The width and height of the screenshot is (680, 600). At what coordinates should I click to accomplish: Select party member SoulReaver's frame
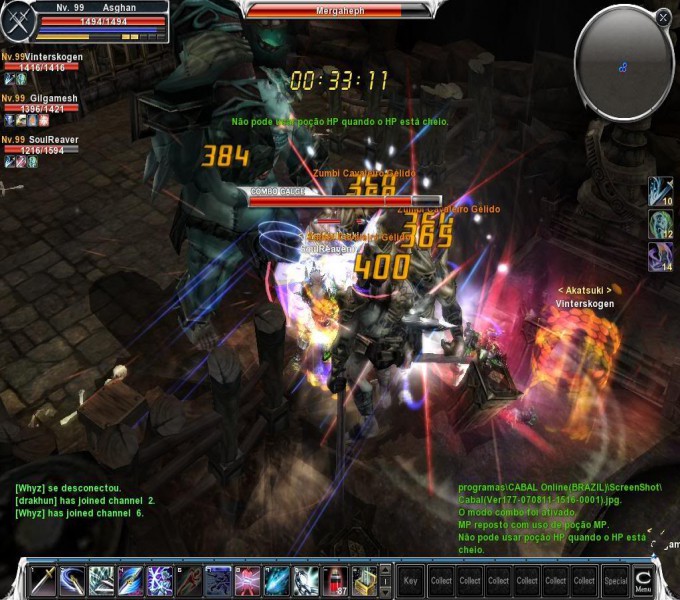click(x=42, y=146)
